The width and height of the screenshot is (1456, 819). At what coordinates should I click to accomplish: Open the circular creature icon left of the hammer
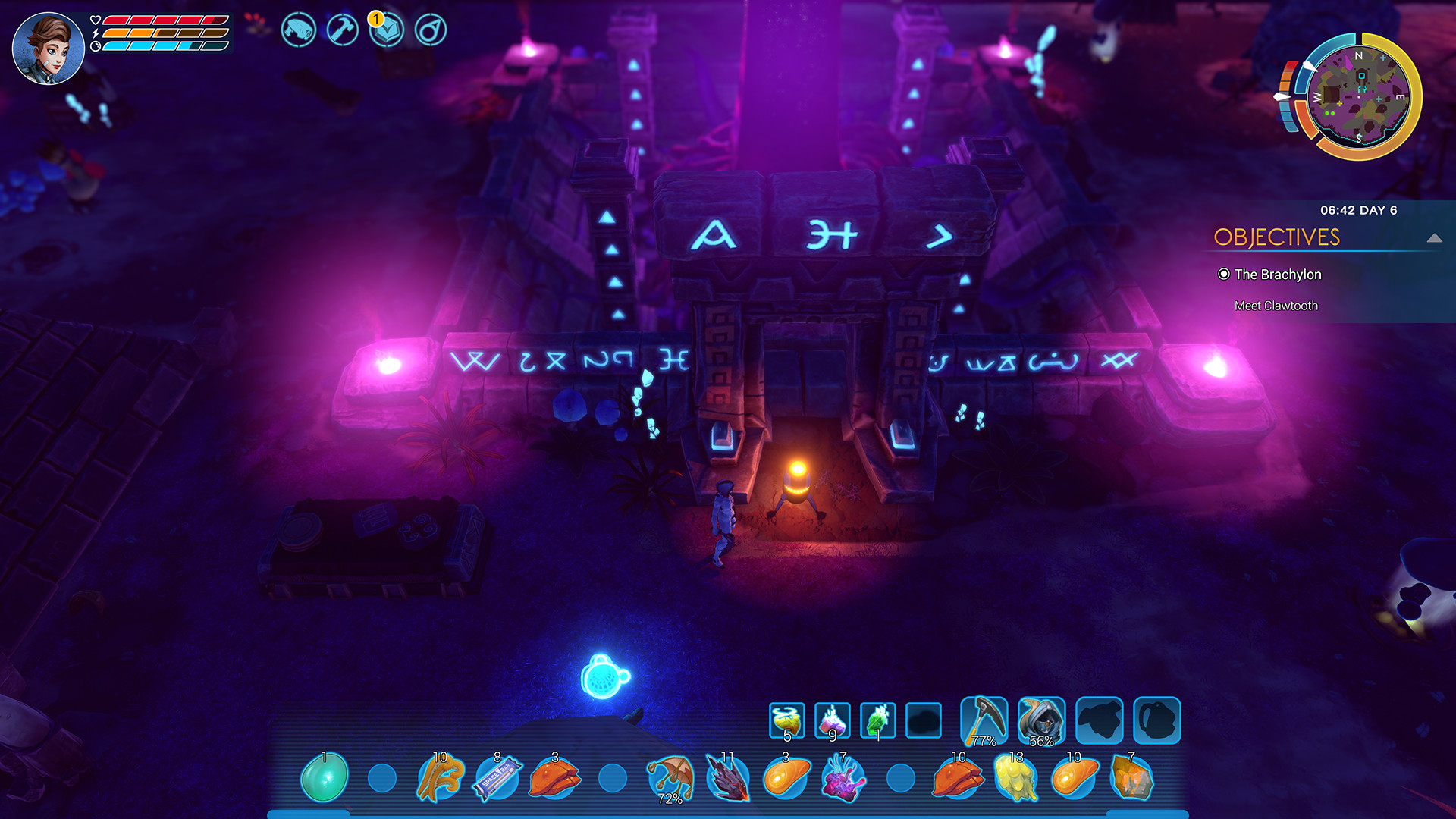coord(297,30)
